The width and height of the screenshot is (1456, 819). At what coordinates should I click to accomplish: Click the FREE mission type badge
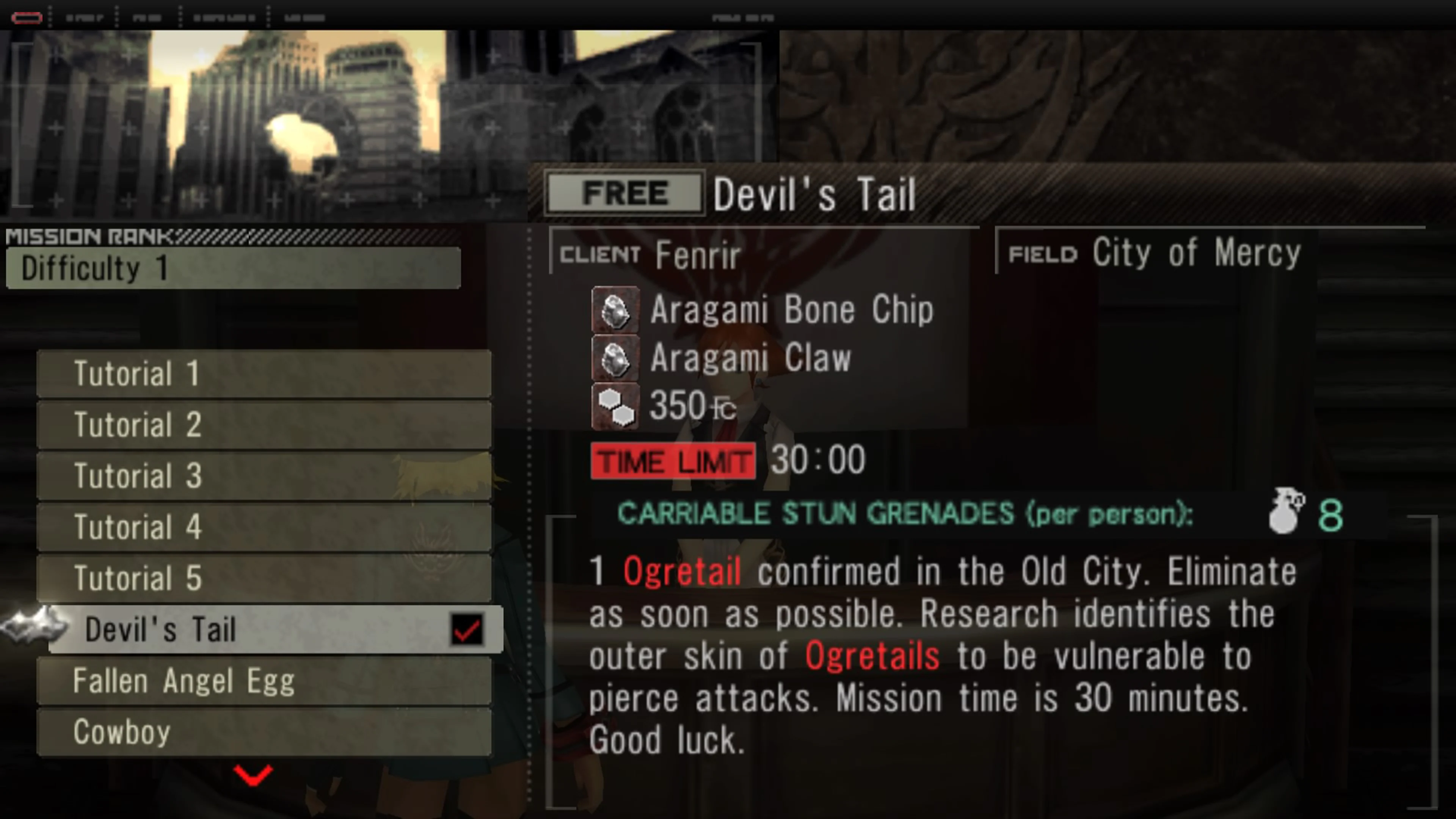pyautogui.click(x=624, y=192)
